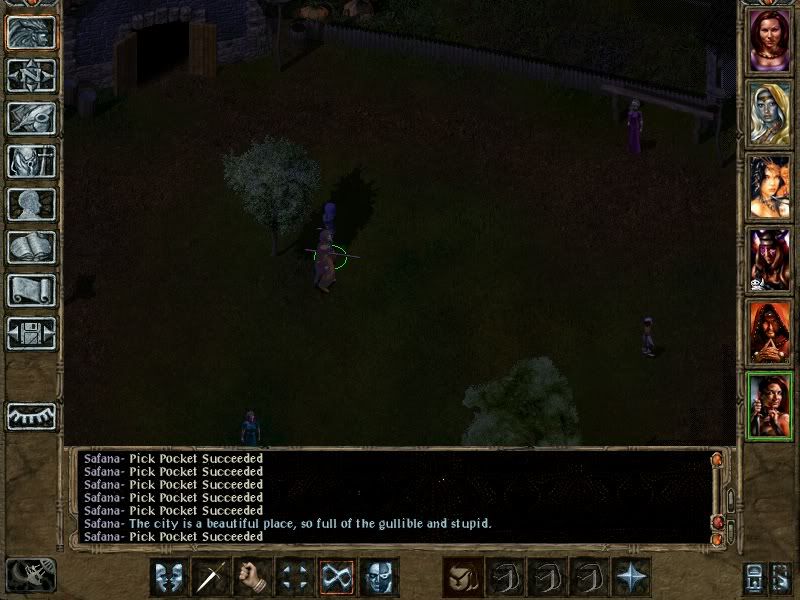800x600 pixels.
Task: Select the top party portrait in purple
Action: coord(770,40)
